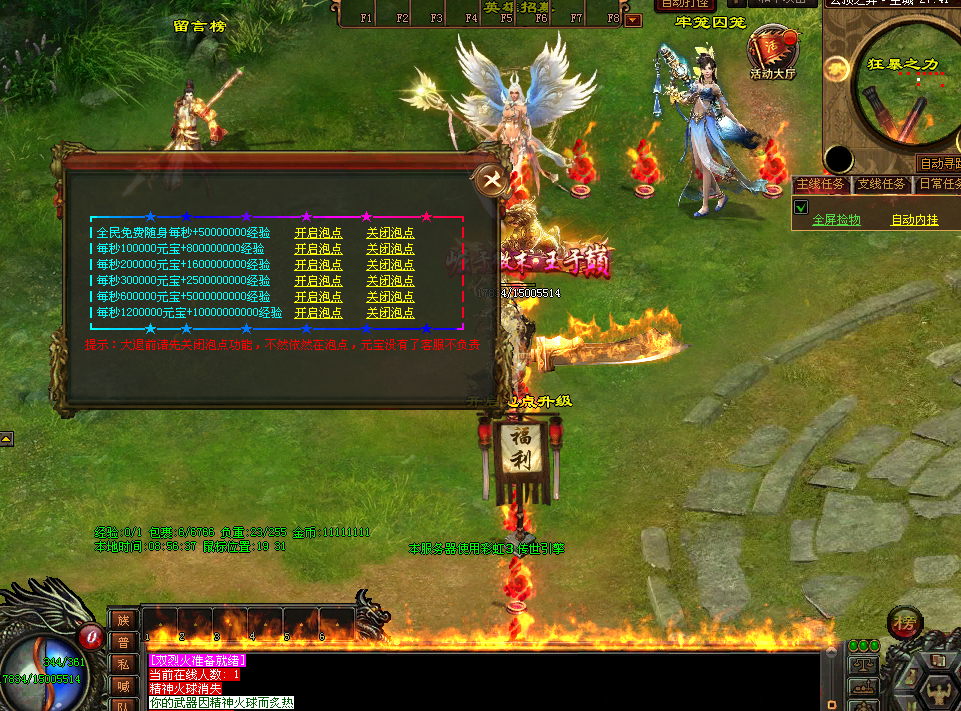Click 开启泡点 on the free 全民免费 row
This screenshot has width=961, height=711.
[318, 232]
